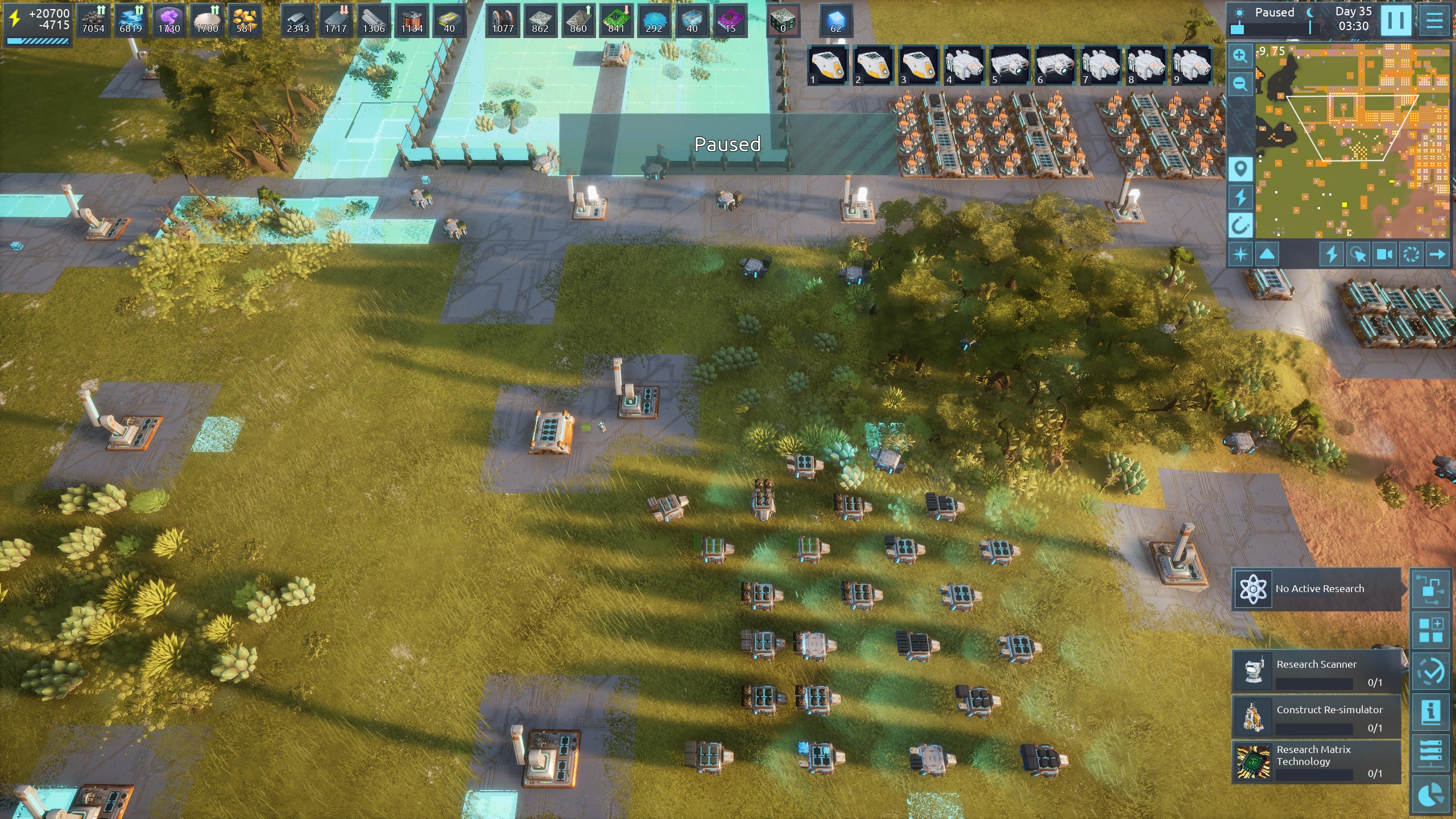Open the pie chart statistics button
1456x819 pixels.
1431,794
